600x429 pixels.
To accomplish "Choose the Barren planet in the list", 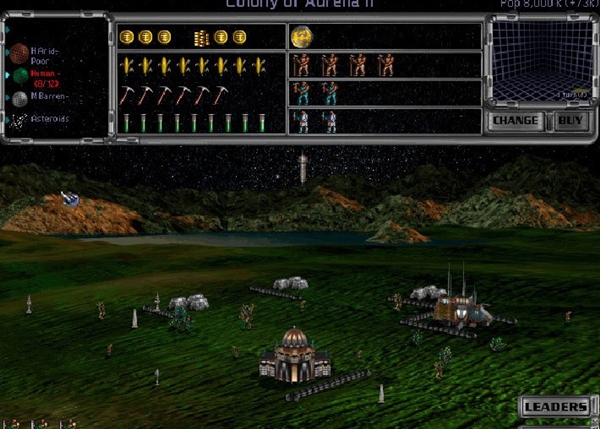I will [x=40, y=98].
